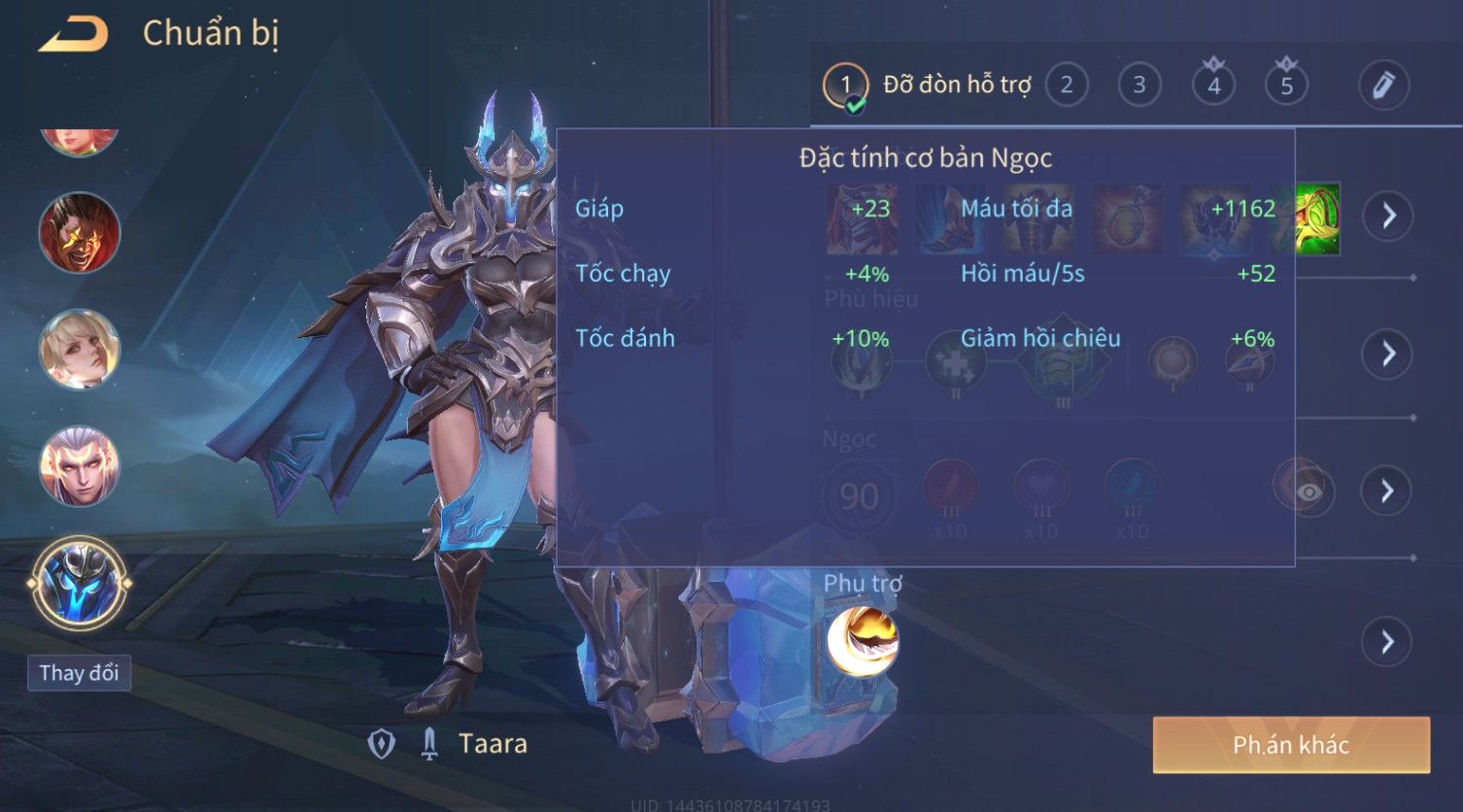The width and height of the screenshot is (1463, 812).
Task: Go back using the return arrow
Action: click(x=74, y=35)
